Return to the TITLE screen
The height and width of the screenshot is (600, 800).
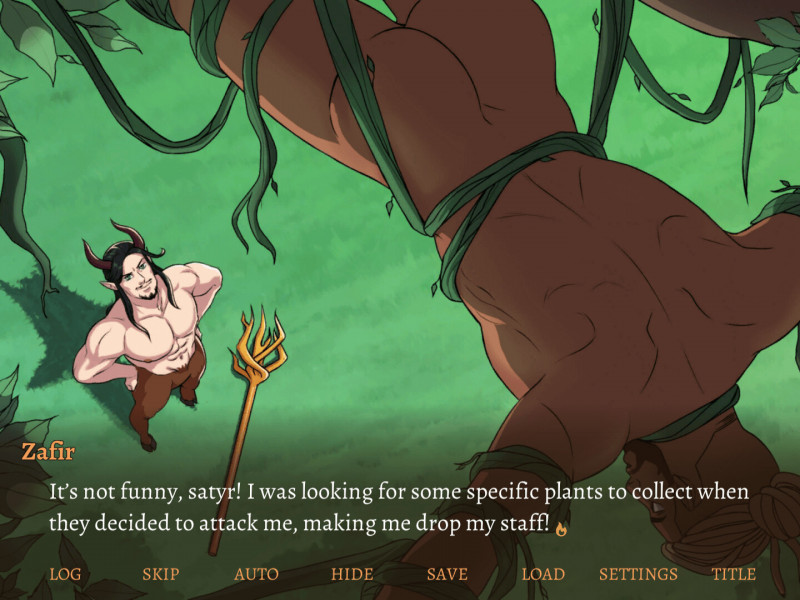(x=734, y=574)
